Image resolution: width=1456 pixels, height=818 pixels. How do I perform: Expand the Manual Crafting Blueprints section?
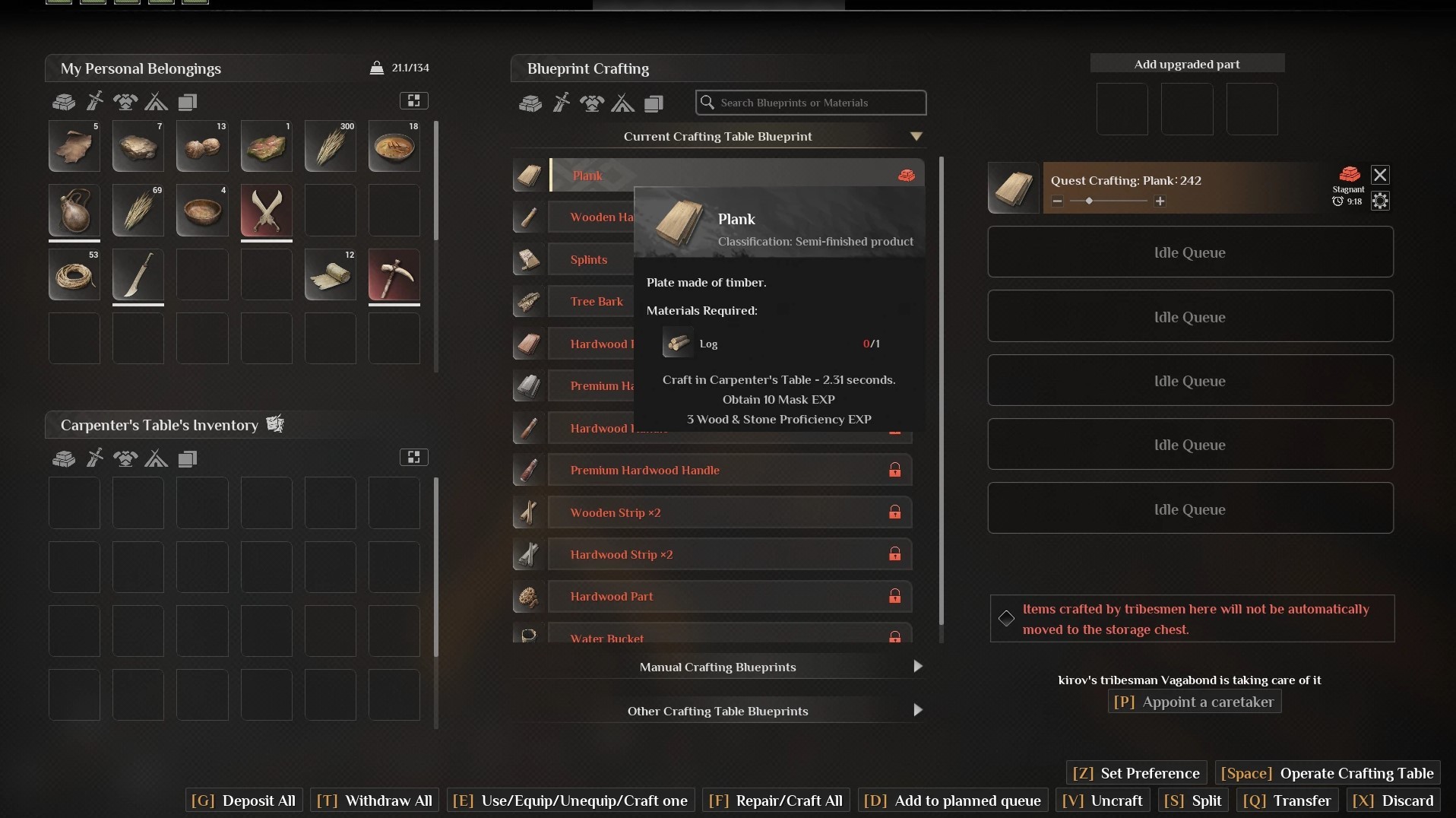point(917,667)
